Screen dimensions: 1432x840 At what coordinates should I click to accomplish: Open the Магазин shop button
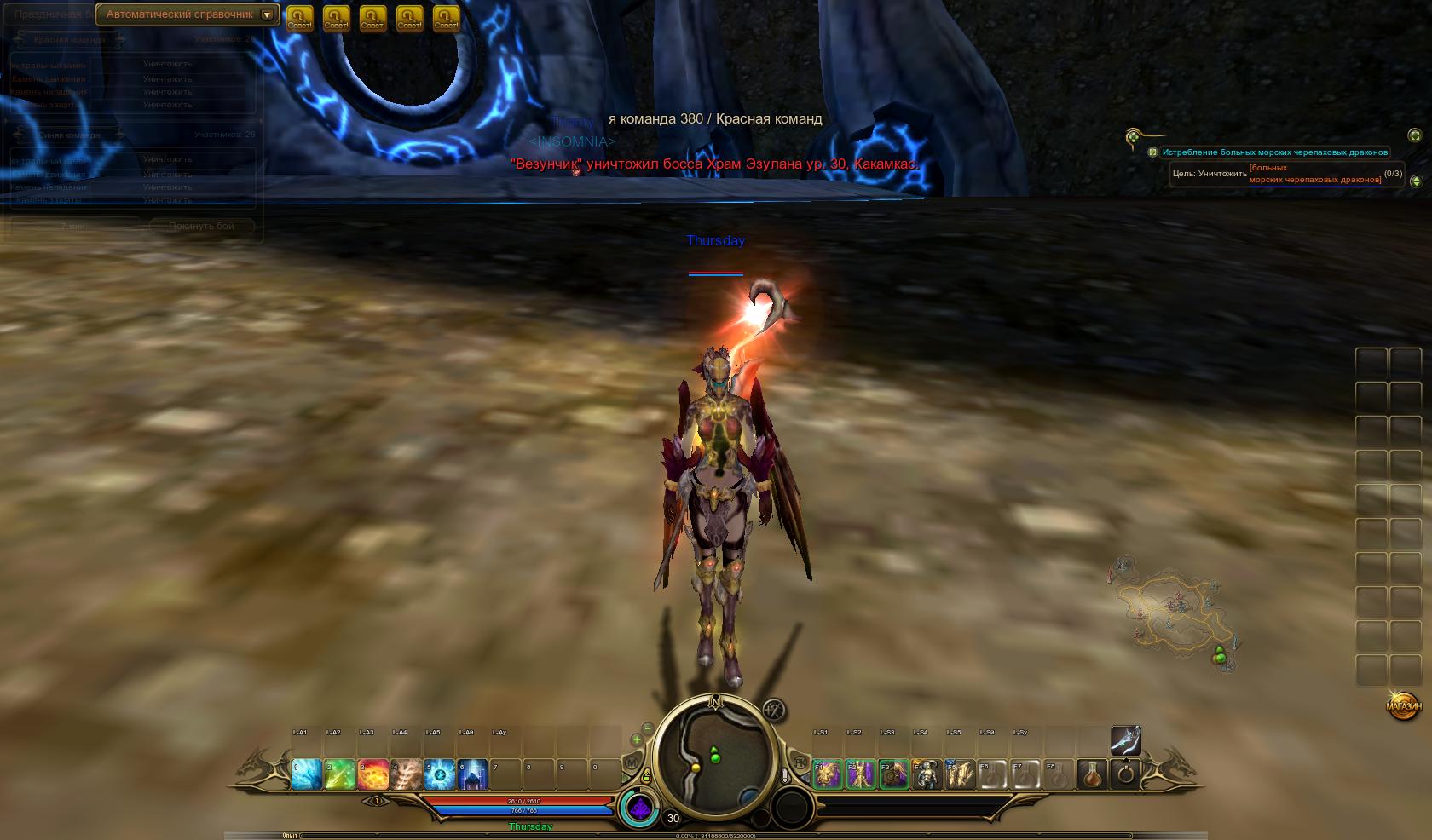[x=1403, y=706]
